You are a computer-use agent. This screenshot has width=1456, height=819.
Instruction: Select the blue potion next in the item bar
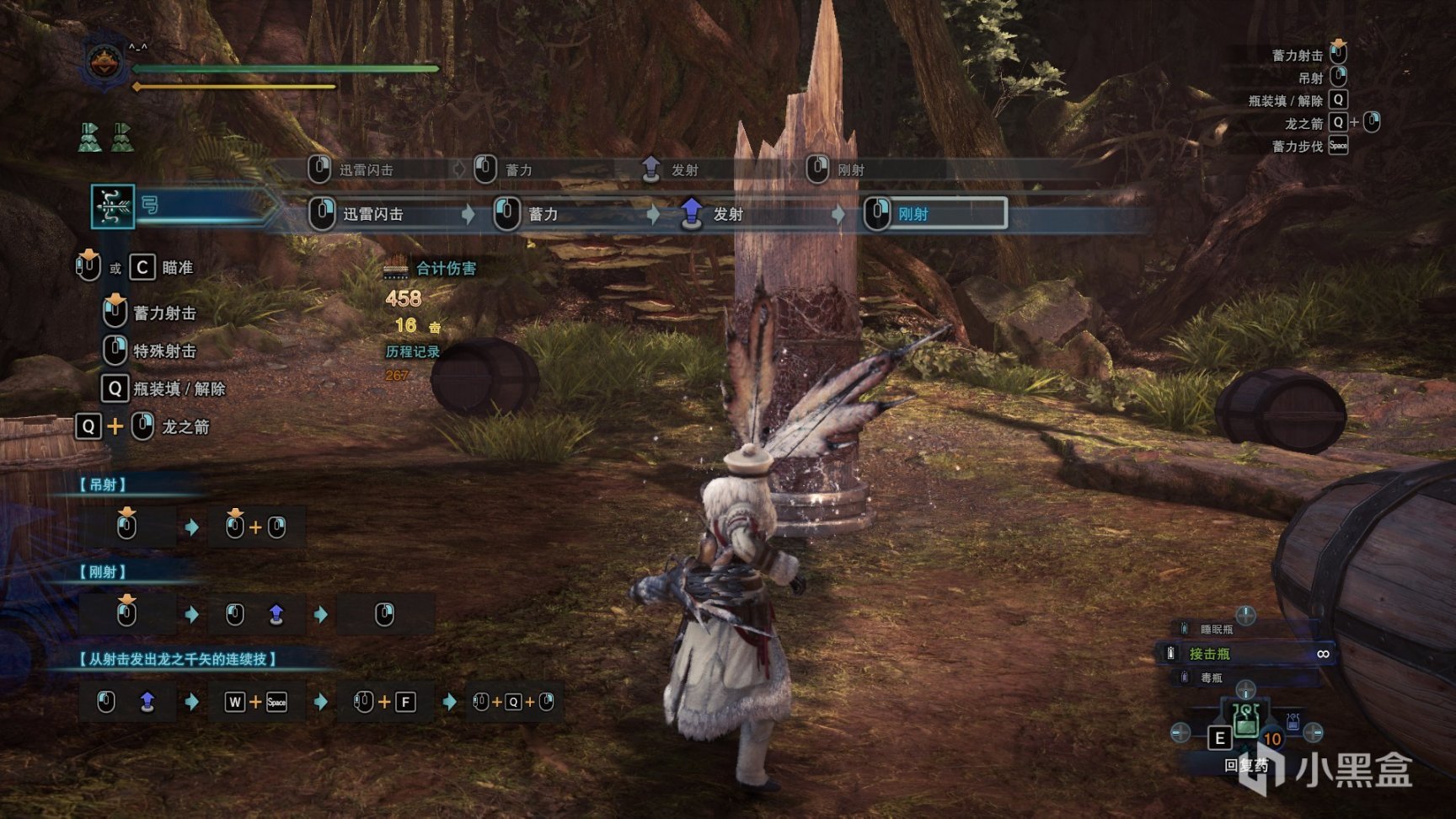pos(1293,723)
